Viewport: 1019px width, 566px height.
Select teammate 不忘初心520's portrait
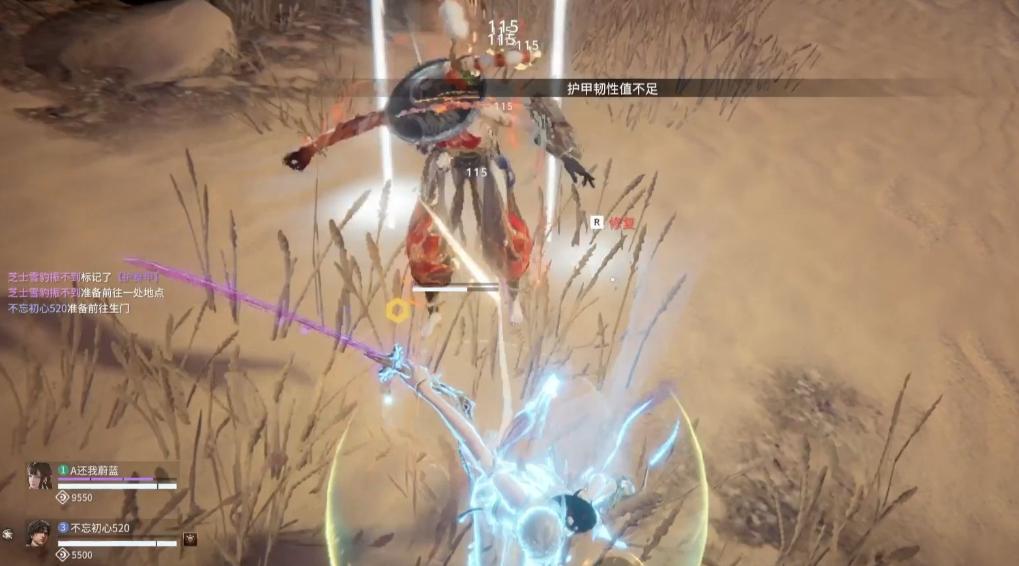pos(40,533)
